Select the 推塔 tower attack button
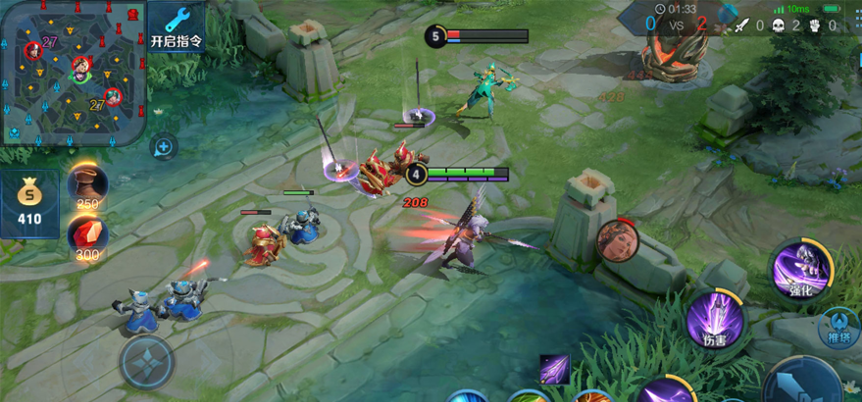The height and width of the screenshot is (402, 862). coord(838,326)
